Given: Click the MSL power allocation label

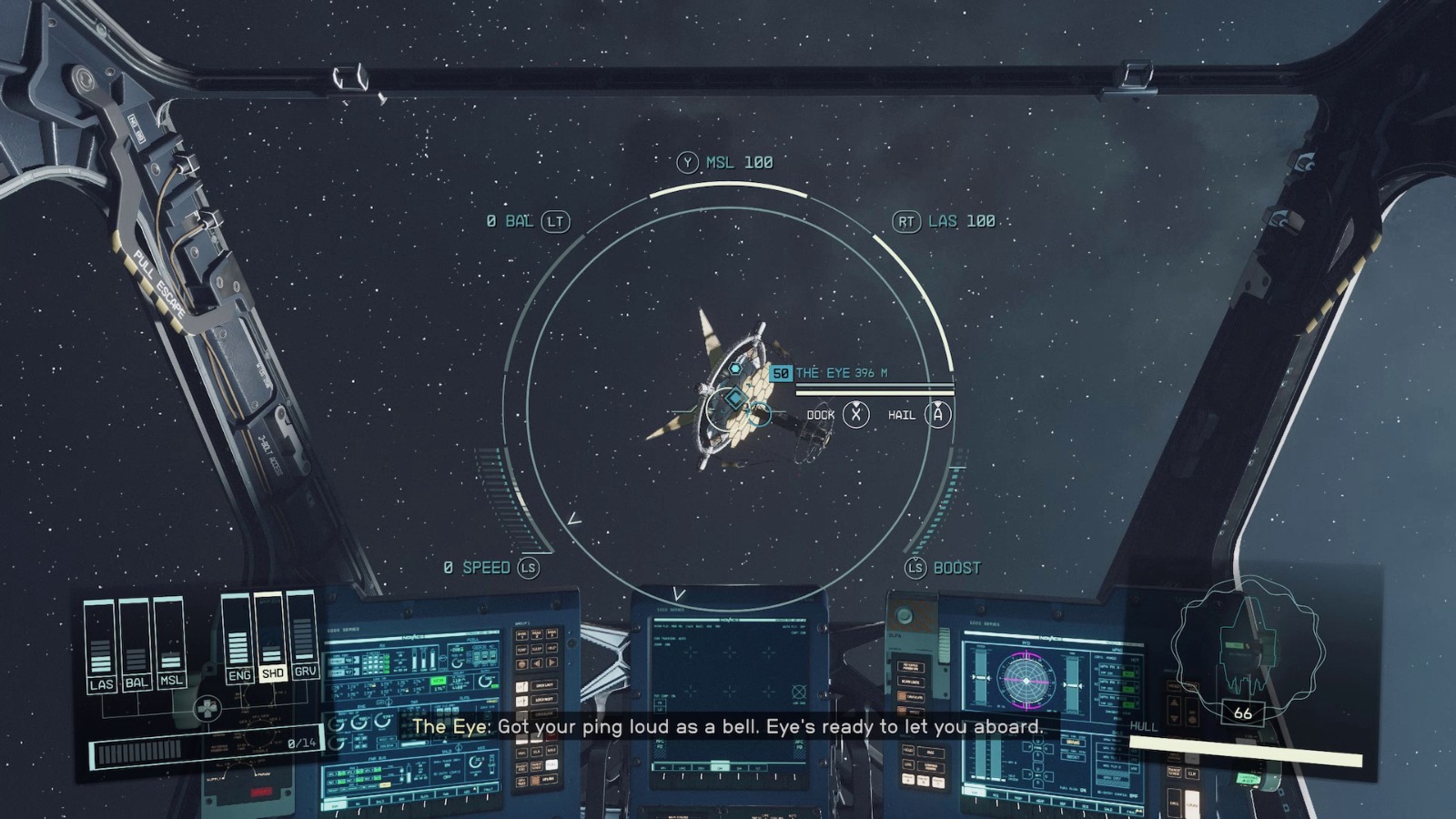Looking at the screenshot, I should [171, 679].
